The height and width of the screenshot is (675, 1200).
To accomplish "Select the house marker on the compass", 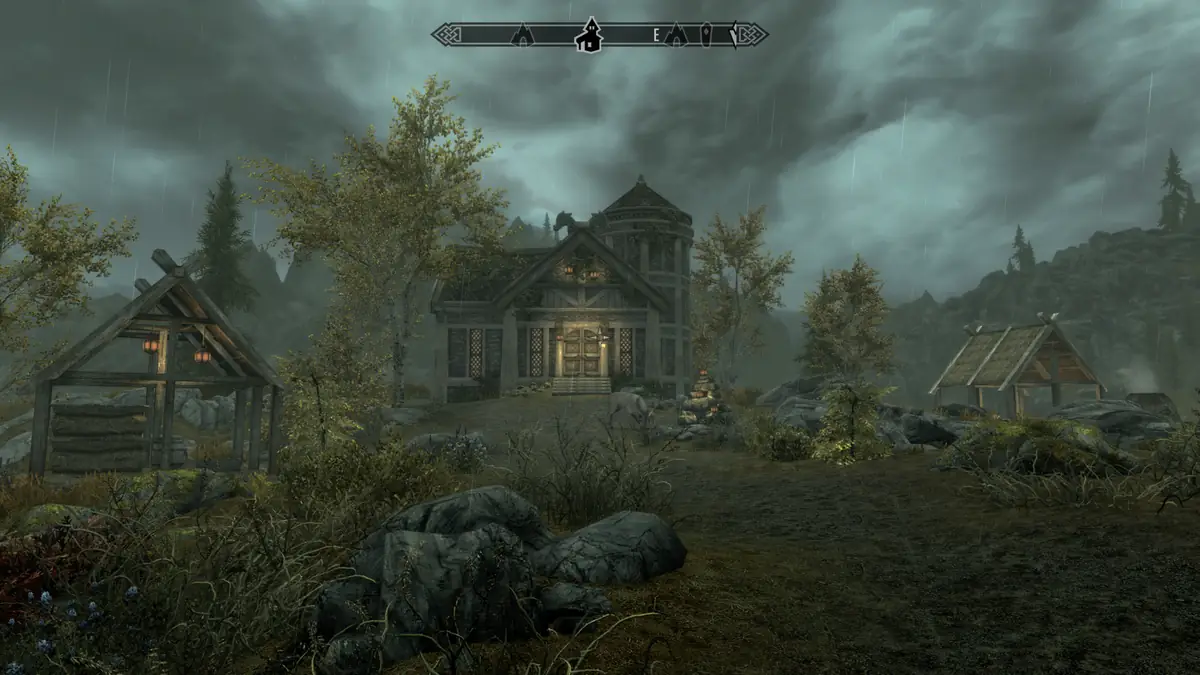I will tap(589, 36).
